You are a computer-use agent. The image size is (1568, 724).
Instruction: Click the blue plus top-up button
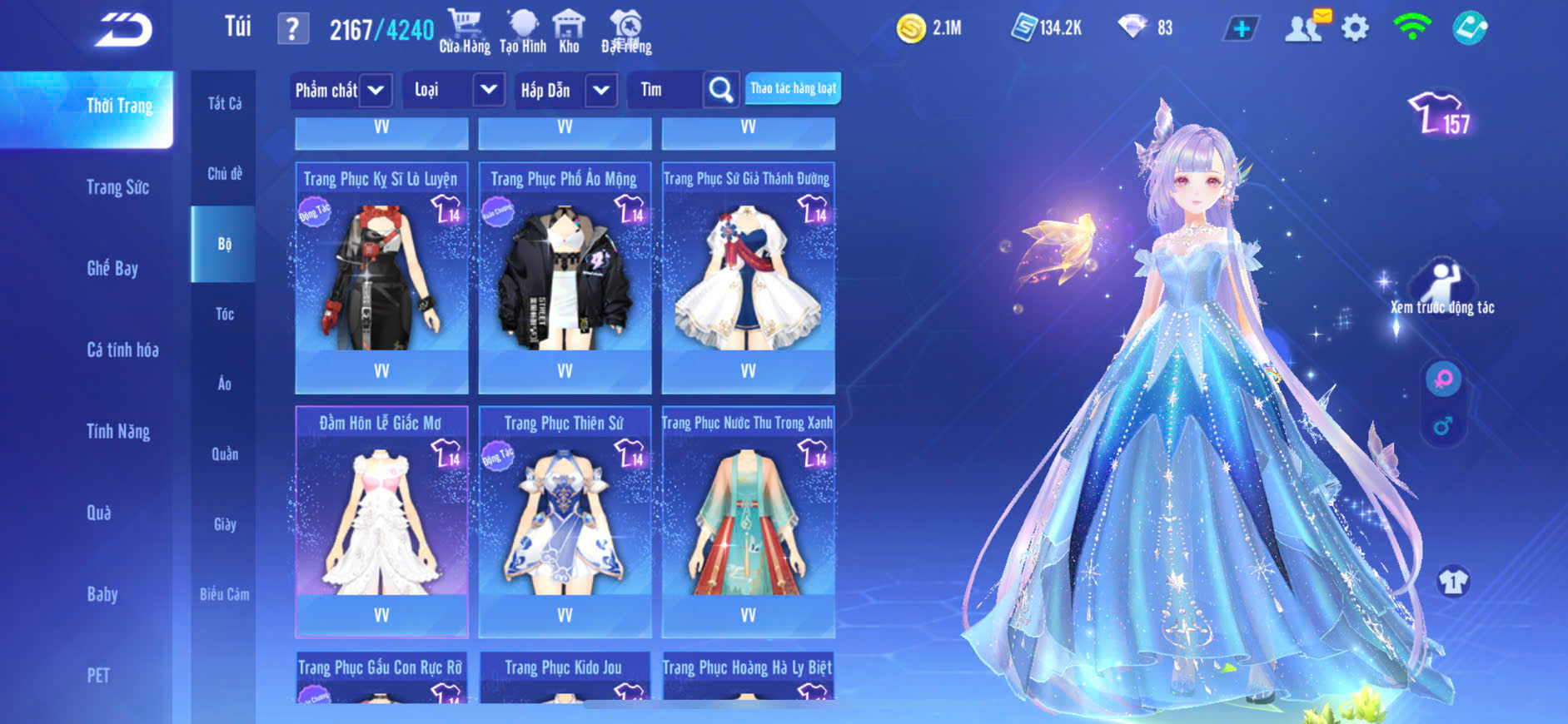(1241, 29)
